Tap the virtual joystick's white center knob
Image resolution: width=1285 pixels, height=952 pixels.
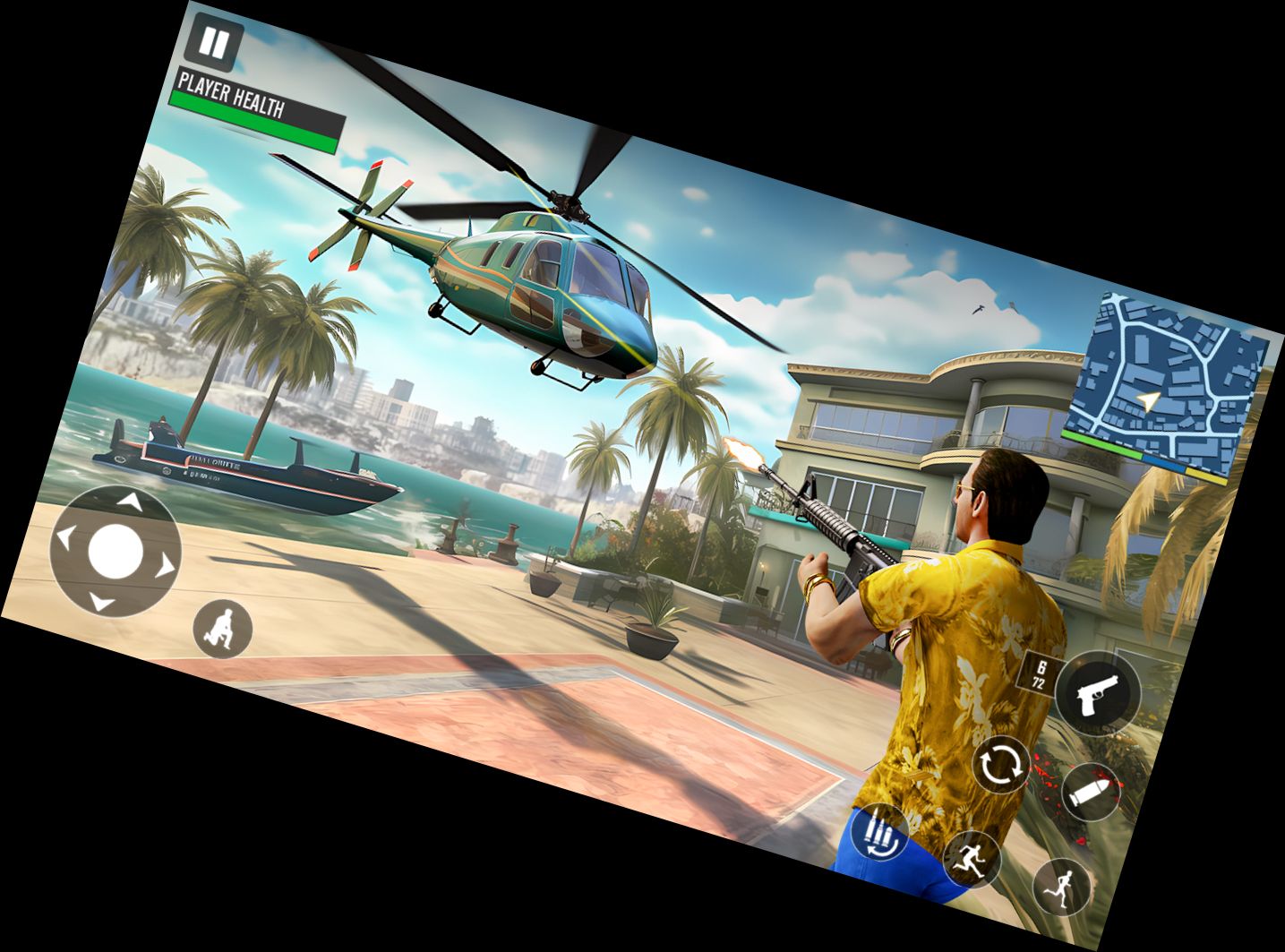(115, 551)
